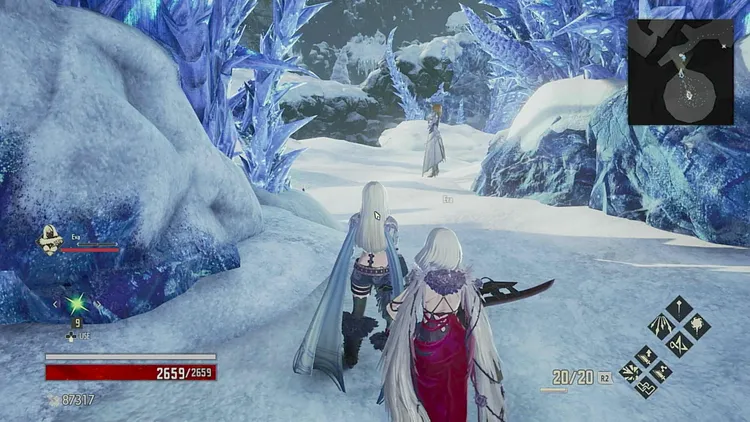
Task: Cycle to the previous quick item arrow
Action: pyautogui.click(x=56, y=303)
